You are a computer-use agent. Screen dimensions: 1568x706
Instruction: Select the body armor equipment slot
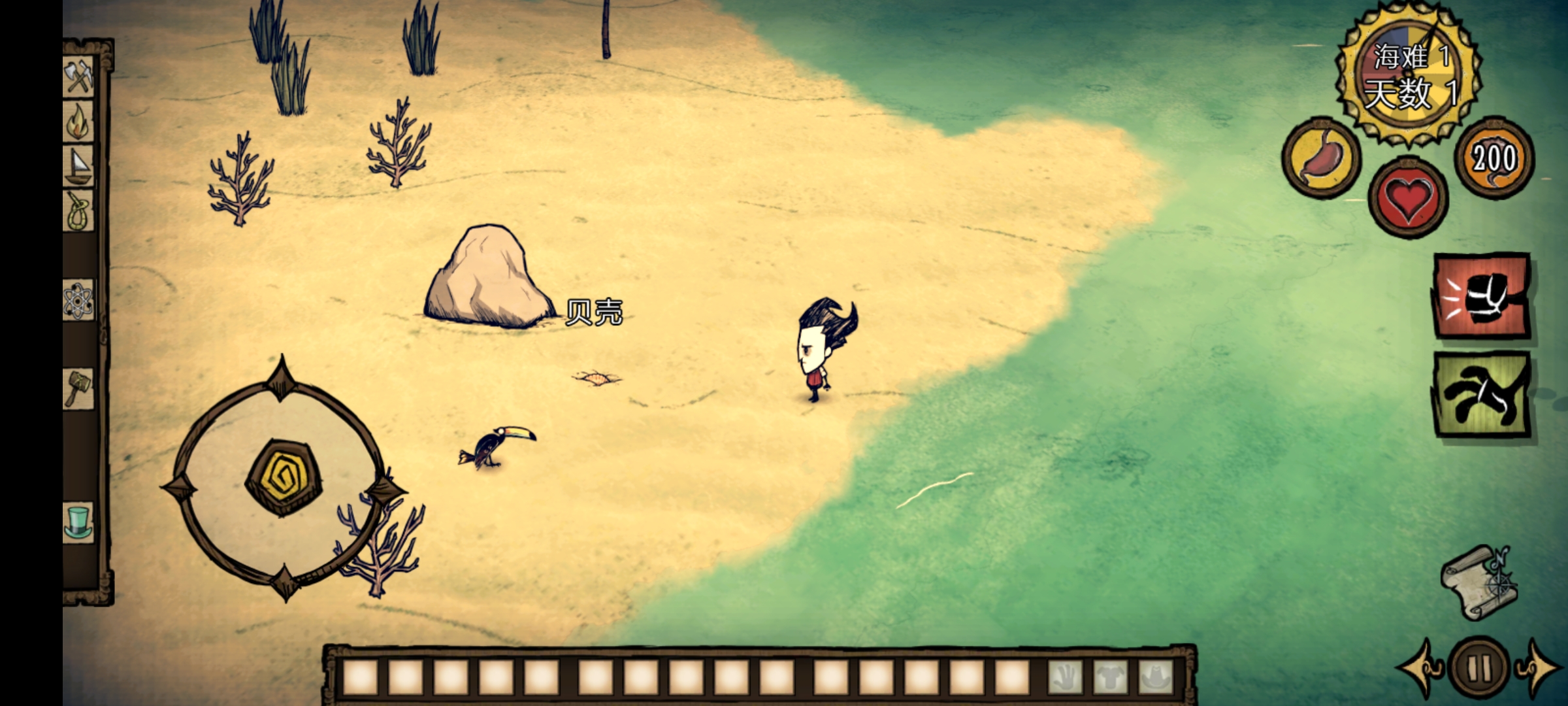[x=1110, y=678]
